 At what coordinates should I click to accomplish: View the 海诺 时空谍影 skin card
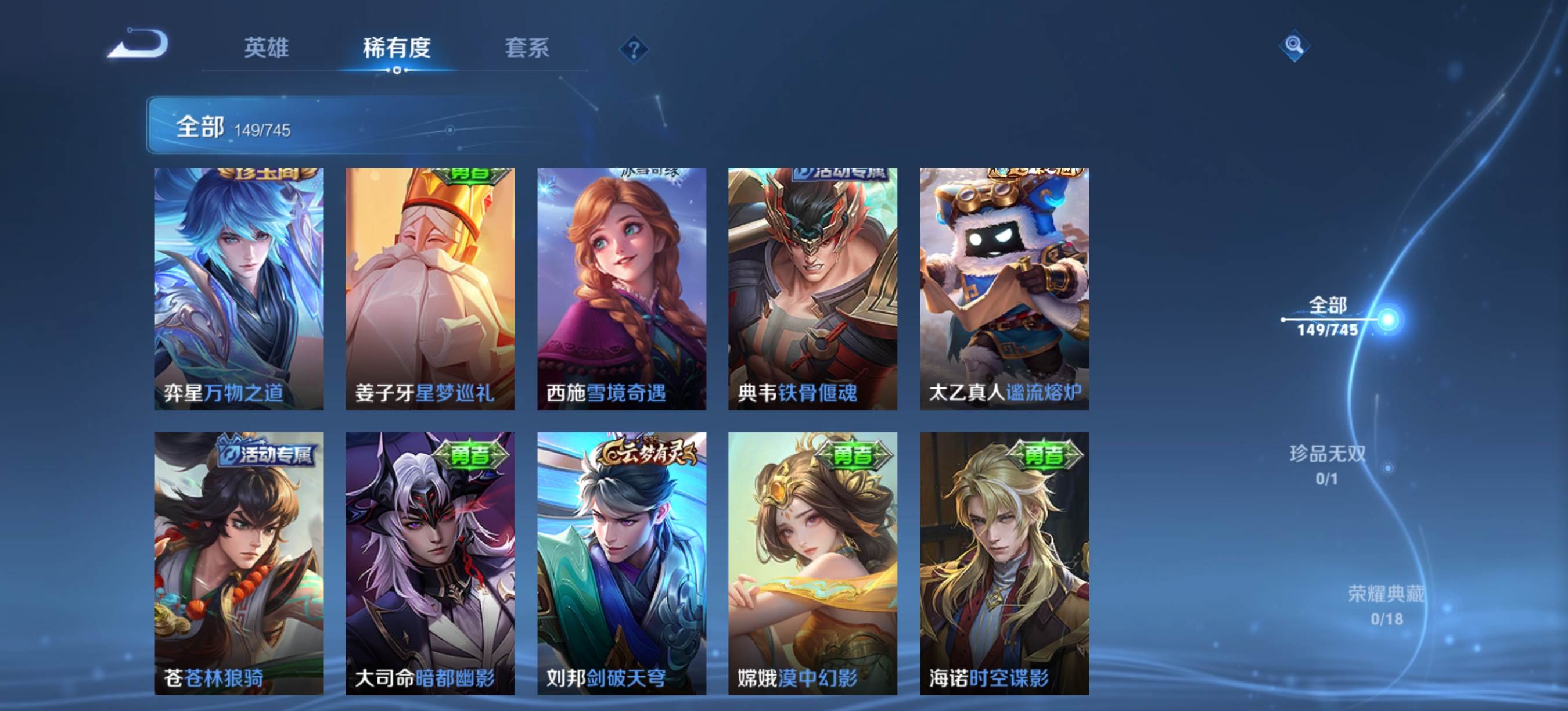(x=1004, y=563)
